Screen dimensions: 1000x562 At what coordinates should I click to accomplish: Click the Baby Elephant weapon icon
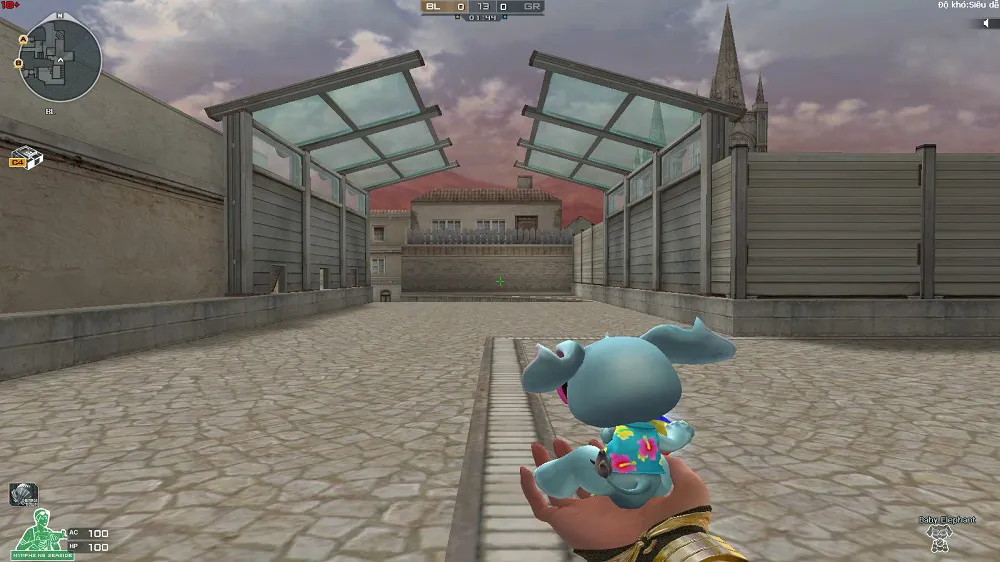coord(939,539)
